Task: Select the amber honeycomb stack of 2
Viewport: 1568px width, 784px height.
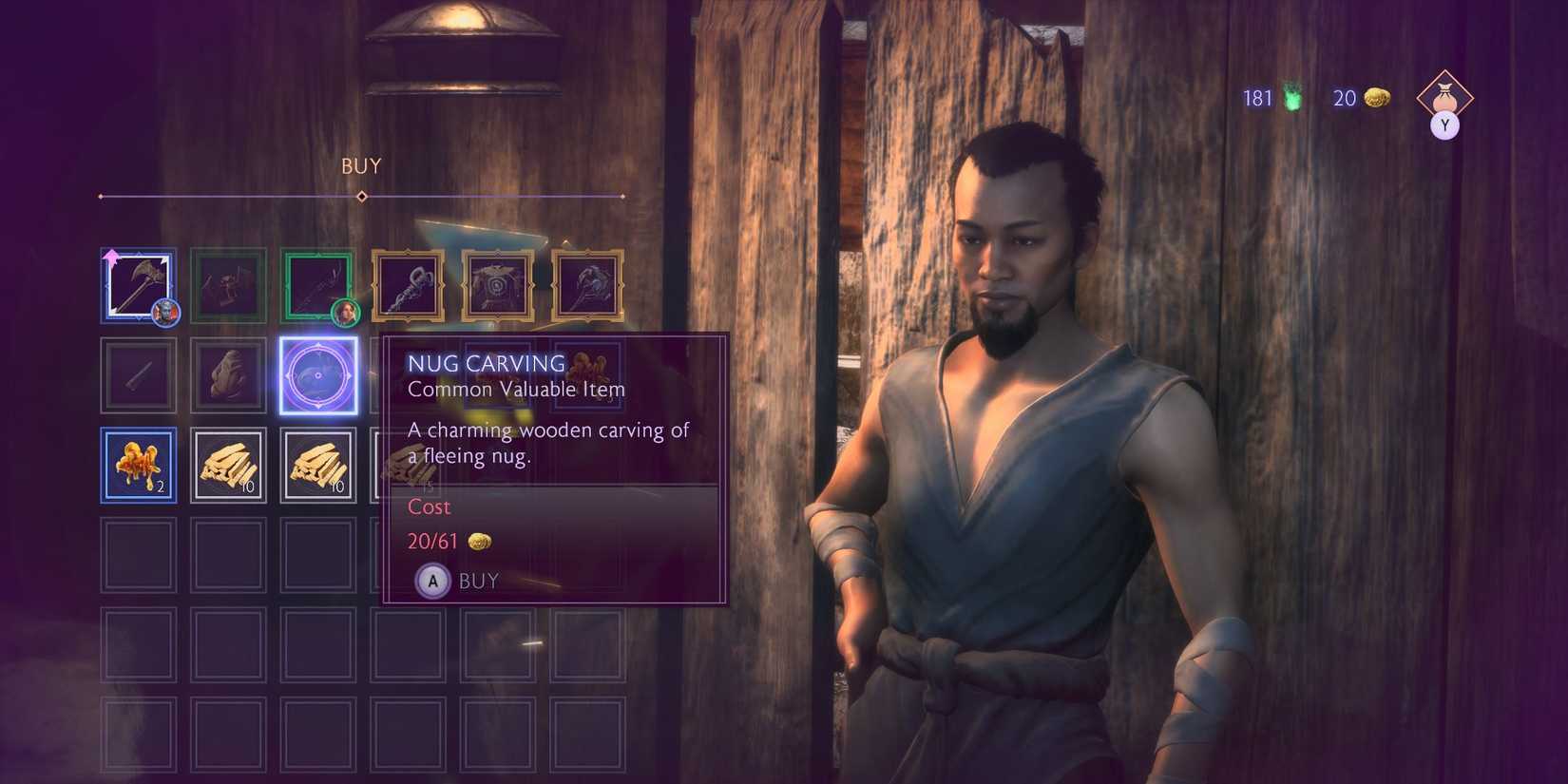Action: click(139, 463)
